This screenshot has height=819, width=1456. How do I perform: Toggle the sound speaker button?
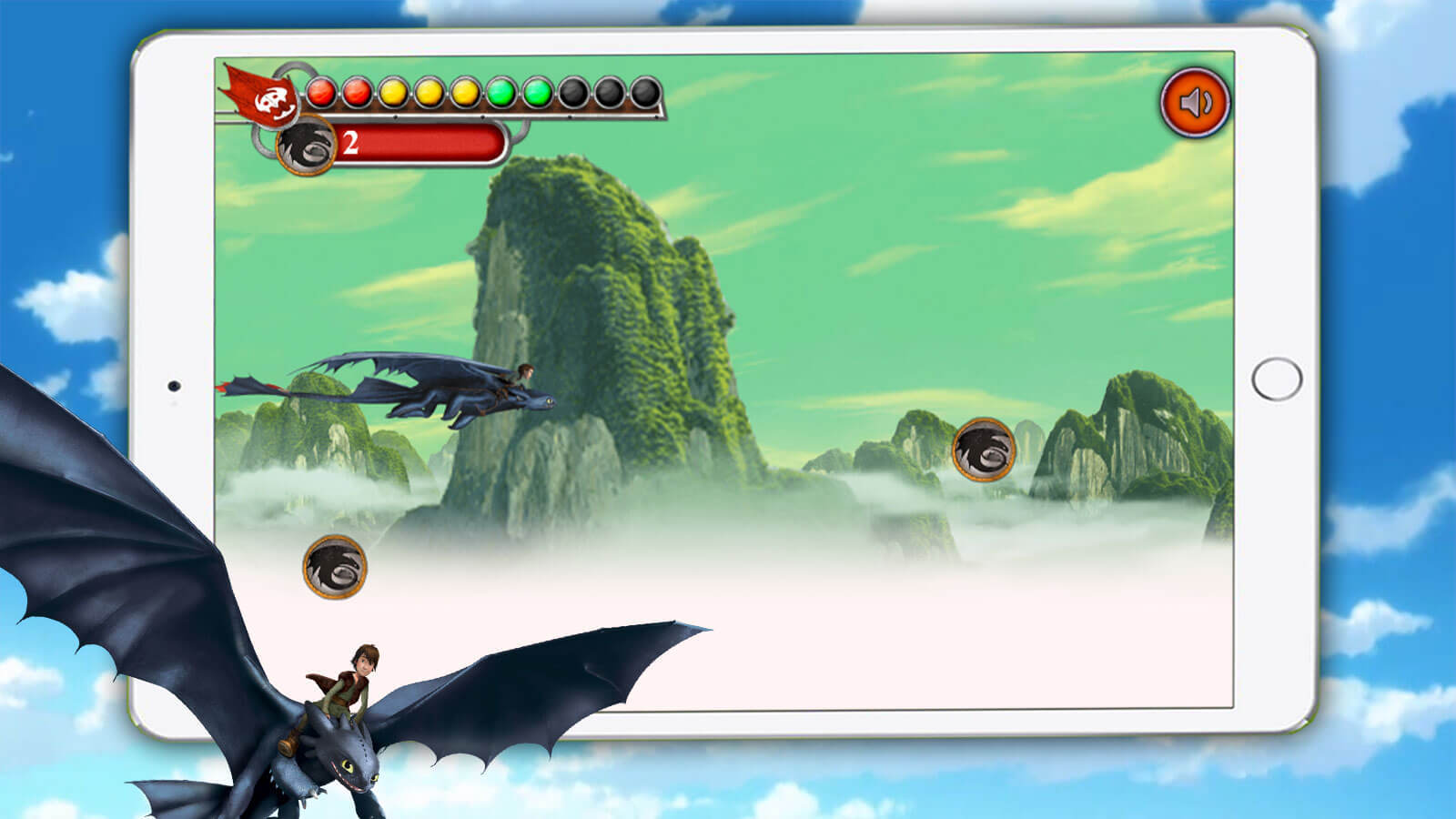1195,102
